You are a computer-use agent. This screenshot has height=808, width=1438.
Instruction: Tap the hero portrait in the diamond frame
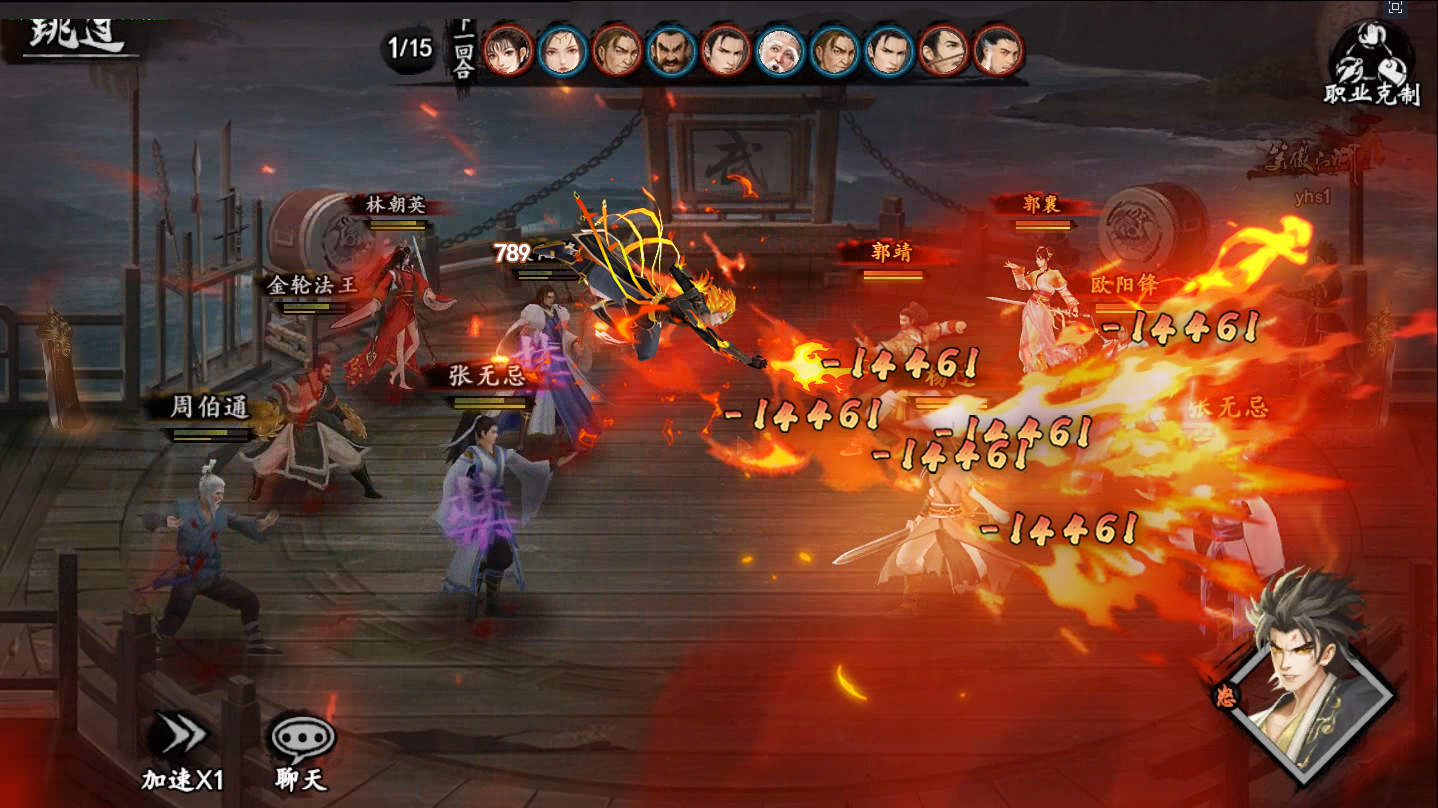1305,678
